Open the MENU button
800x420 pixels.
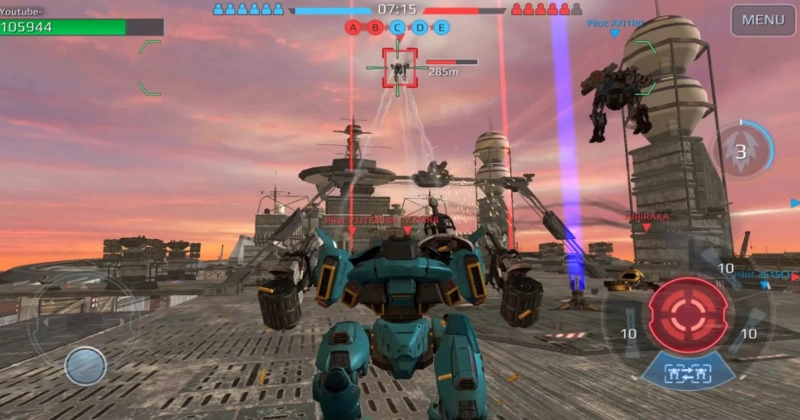(763, 20)
